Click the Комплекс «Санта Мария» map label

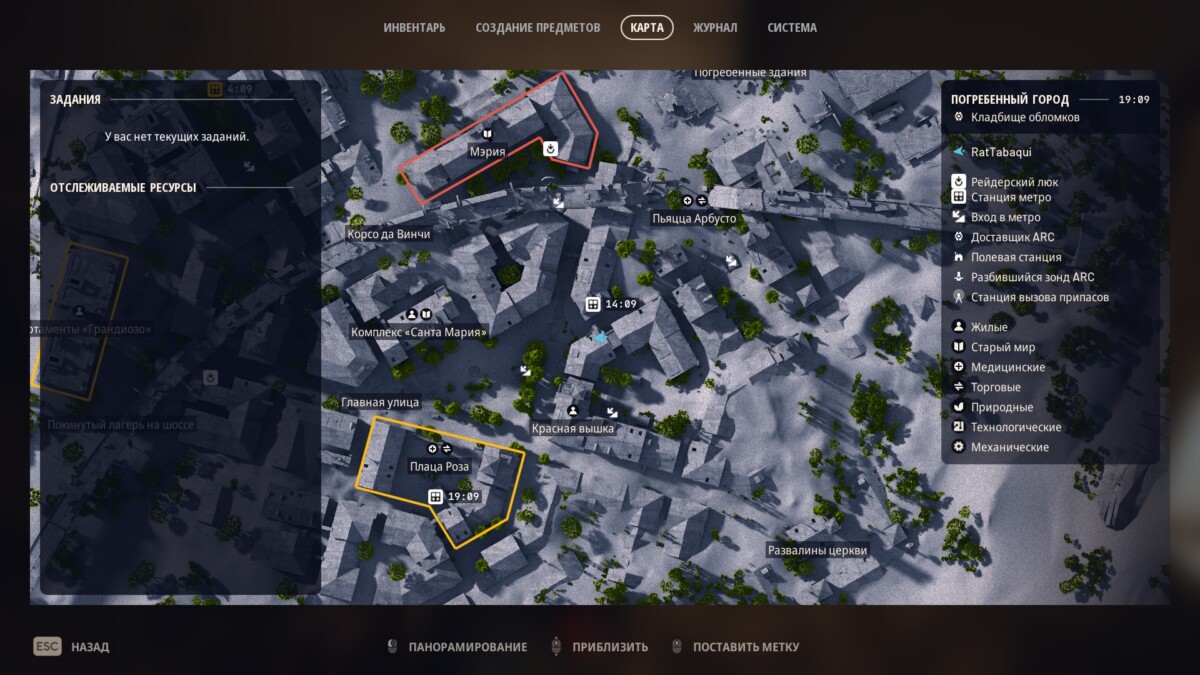(419, 332)
